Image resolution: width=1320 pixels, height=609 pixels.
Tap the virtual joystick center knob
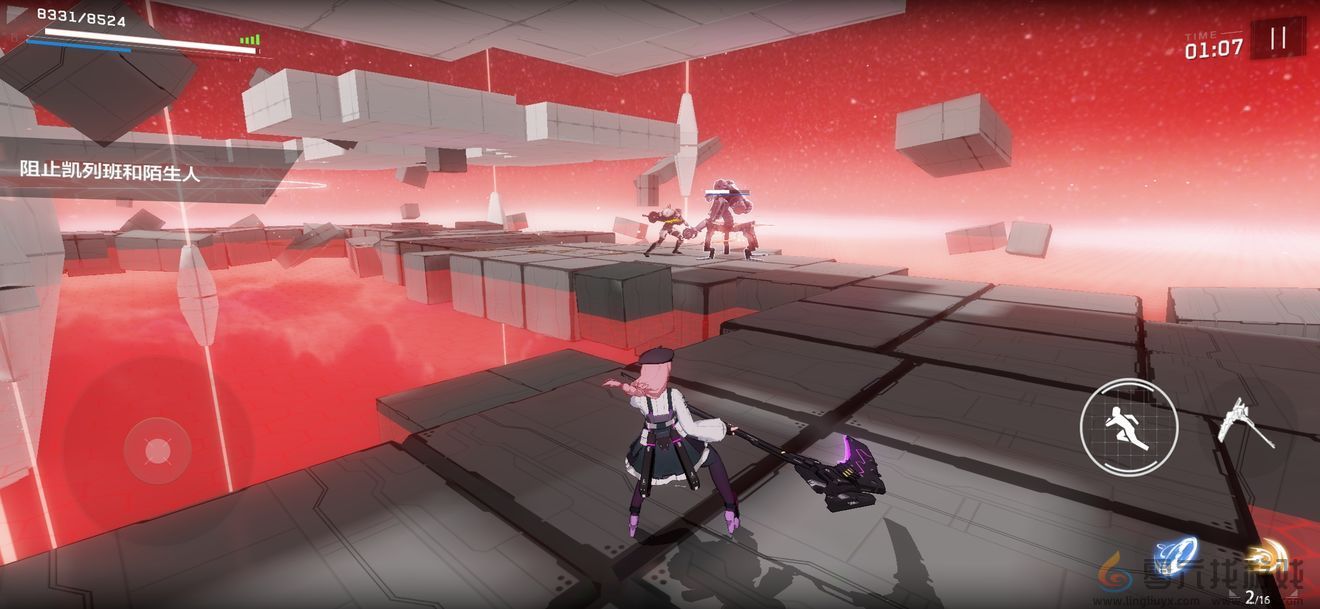point(158,451)
